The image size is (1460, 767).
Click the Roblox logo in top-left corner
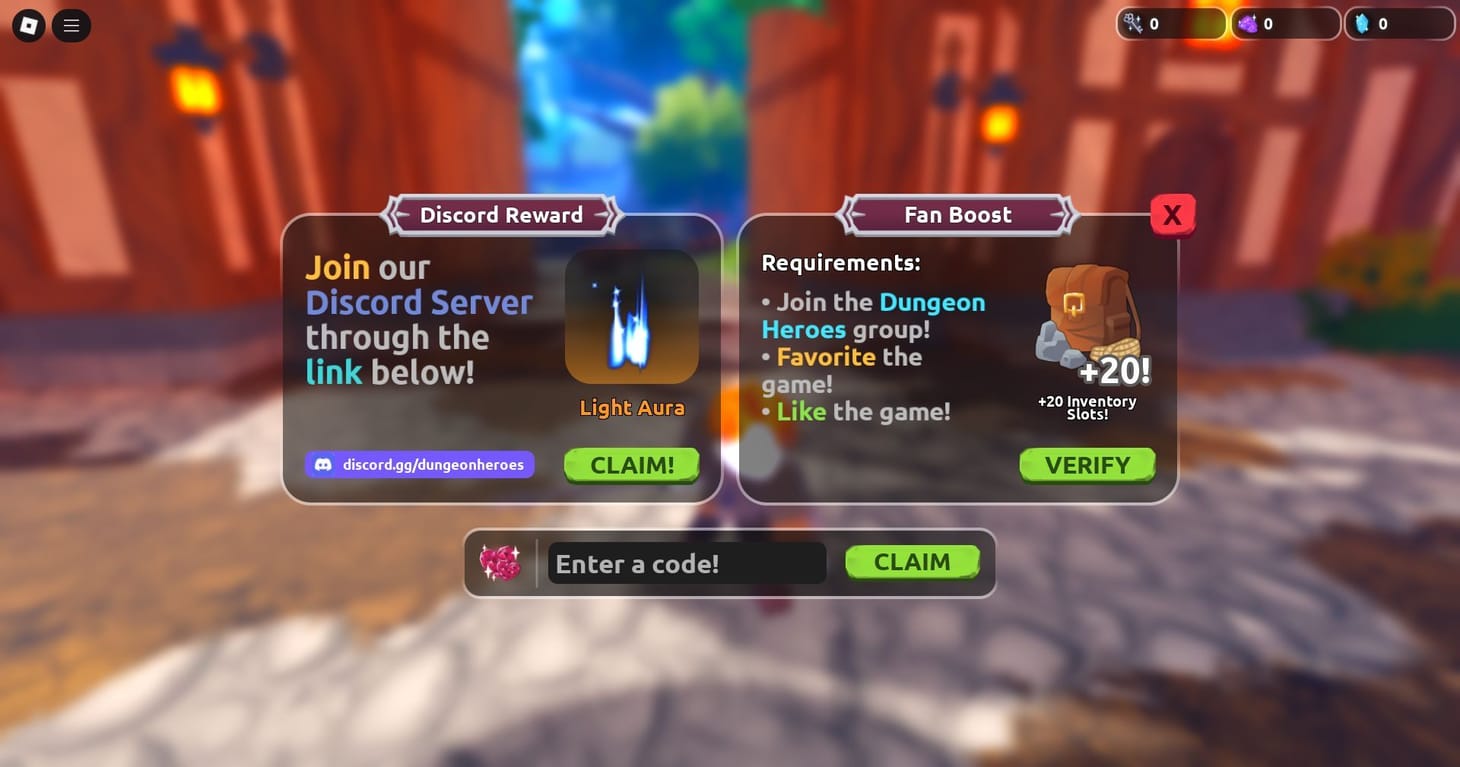(x=27, y=25)
